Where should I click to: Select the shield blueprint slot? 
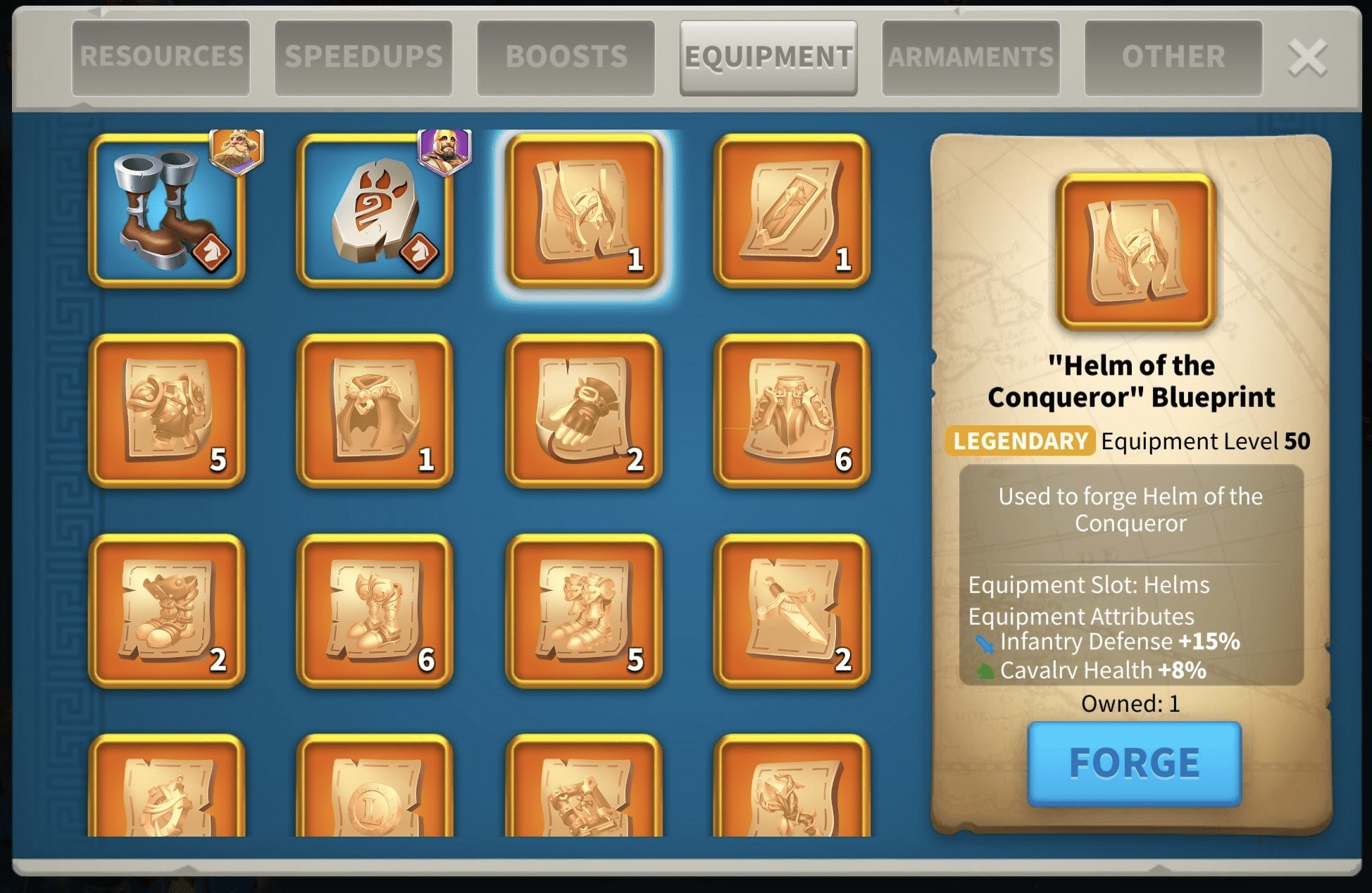792,210
